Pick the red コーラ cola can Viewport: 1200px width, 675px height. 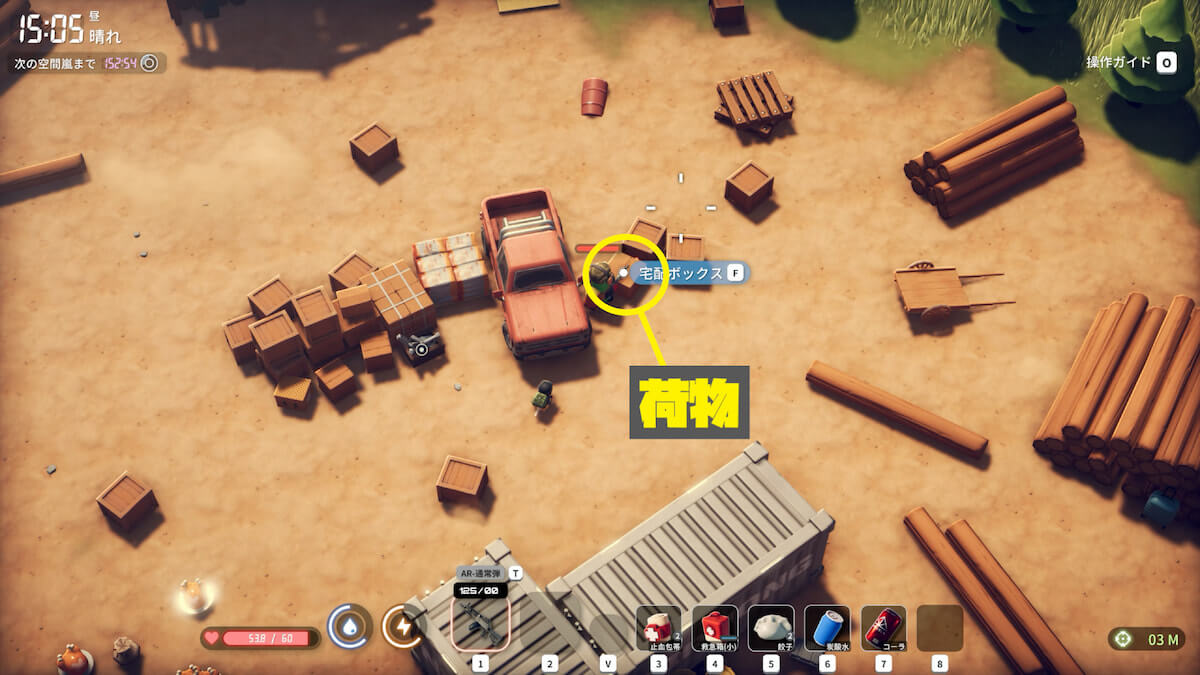[x=883, y=628]
